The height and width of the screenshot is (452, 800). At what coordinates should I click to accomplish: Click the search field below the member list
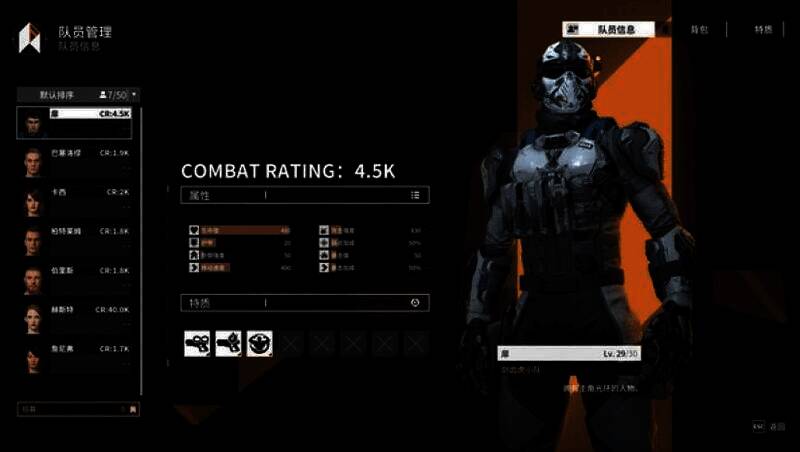click(70, 408)
